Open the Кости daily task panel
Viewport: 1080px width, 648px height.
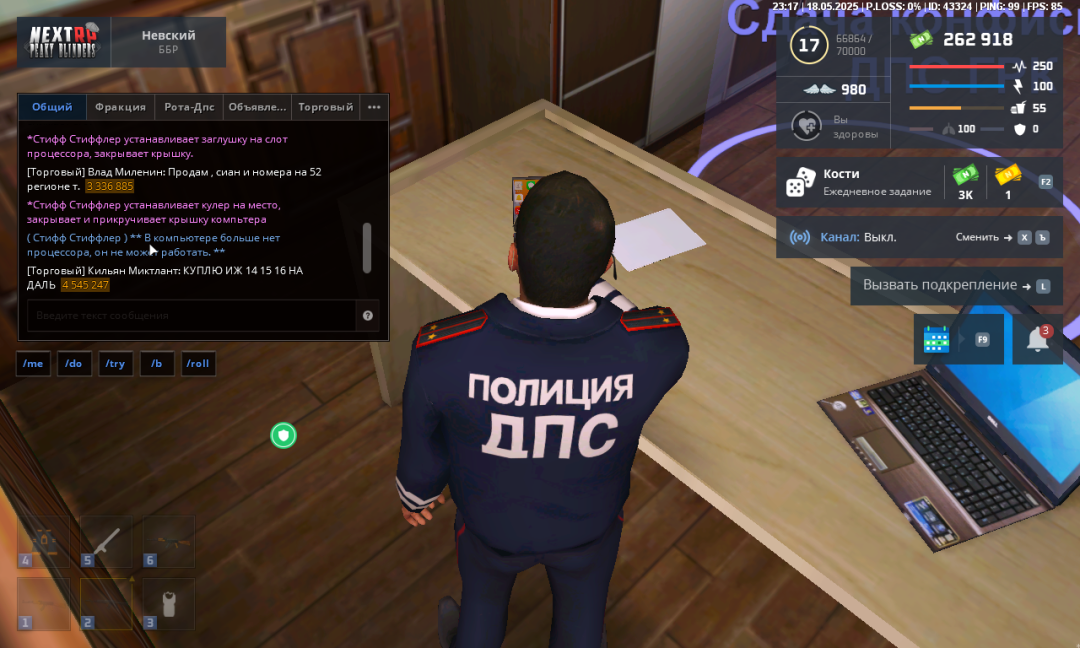click(x=862, y=182)
